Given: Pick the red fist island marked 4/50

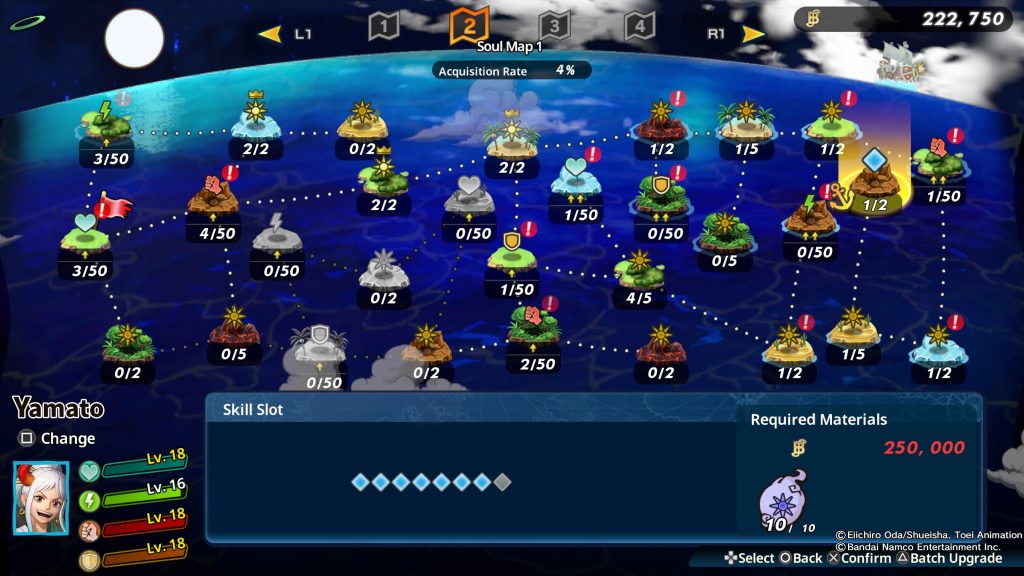Looking at the screenshot, I should (212, 198).
